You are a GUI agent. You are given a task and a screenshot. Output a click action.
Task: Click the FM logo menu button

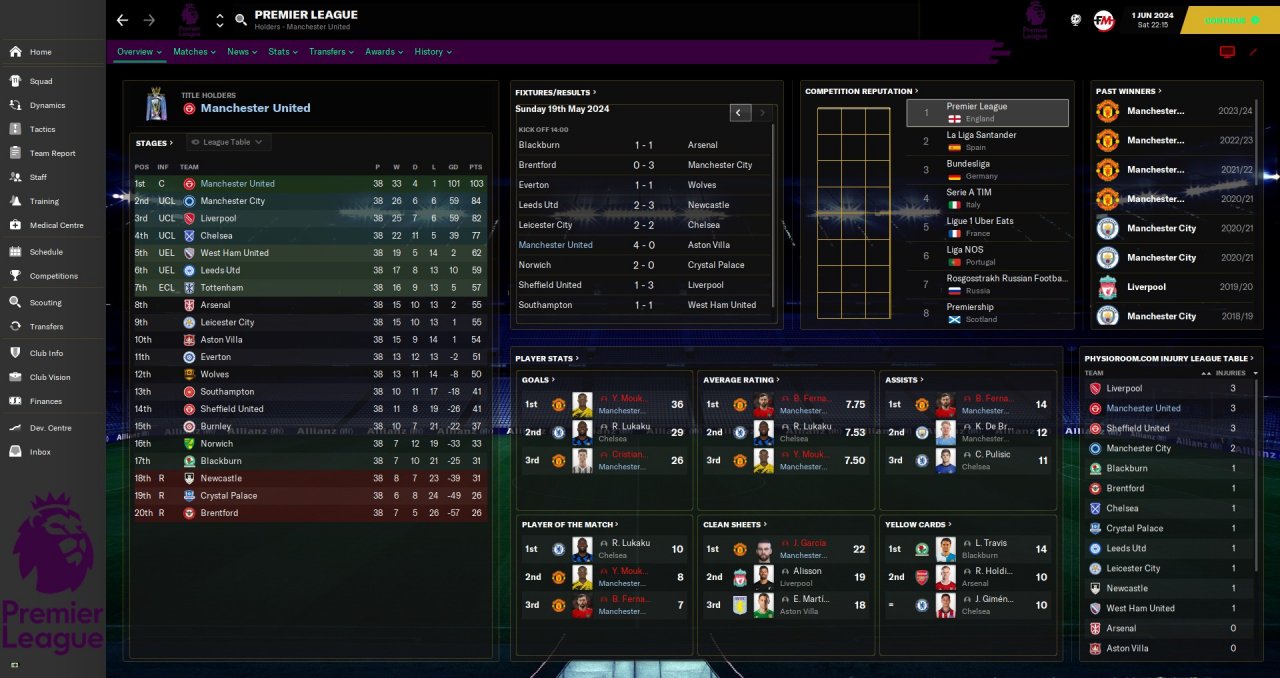point(1104,20)
